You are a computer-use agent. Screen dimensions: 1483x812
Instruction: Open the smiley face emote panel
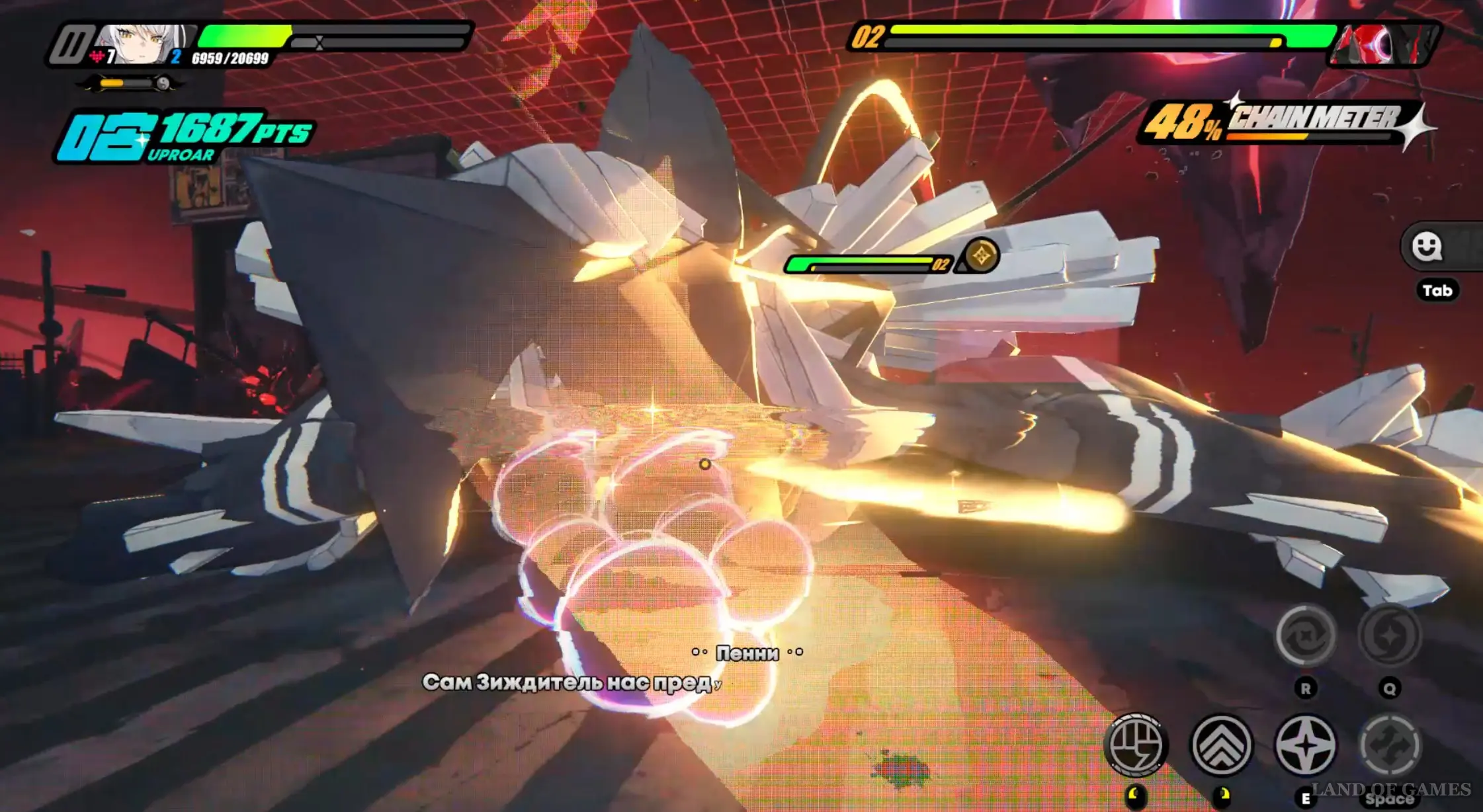1426,247
